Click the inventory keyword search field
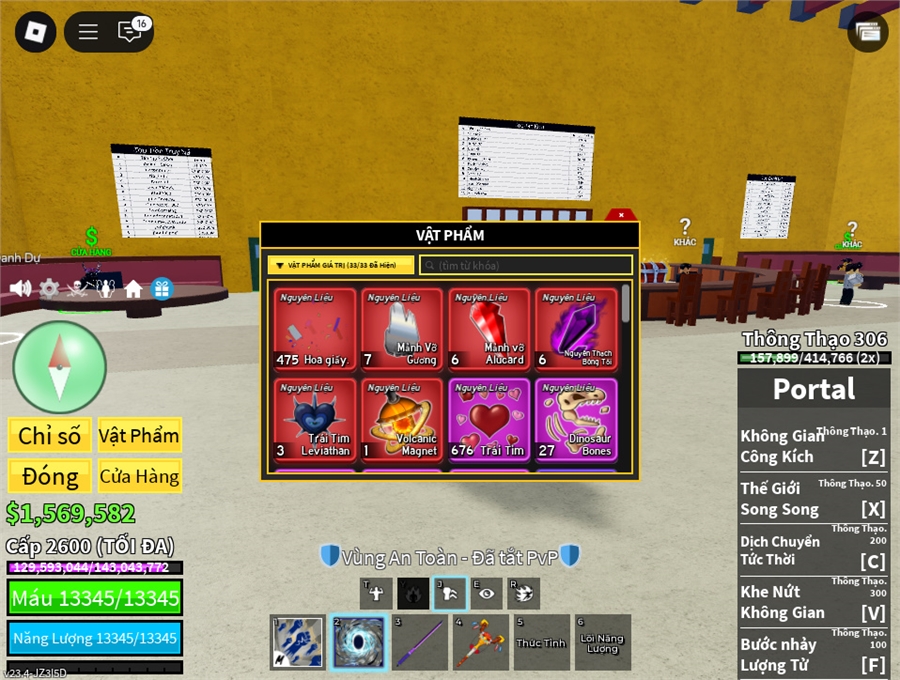 tap(525, 265)
